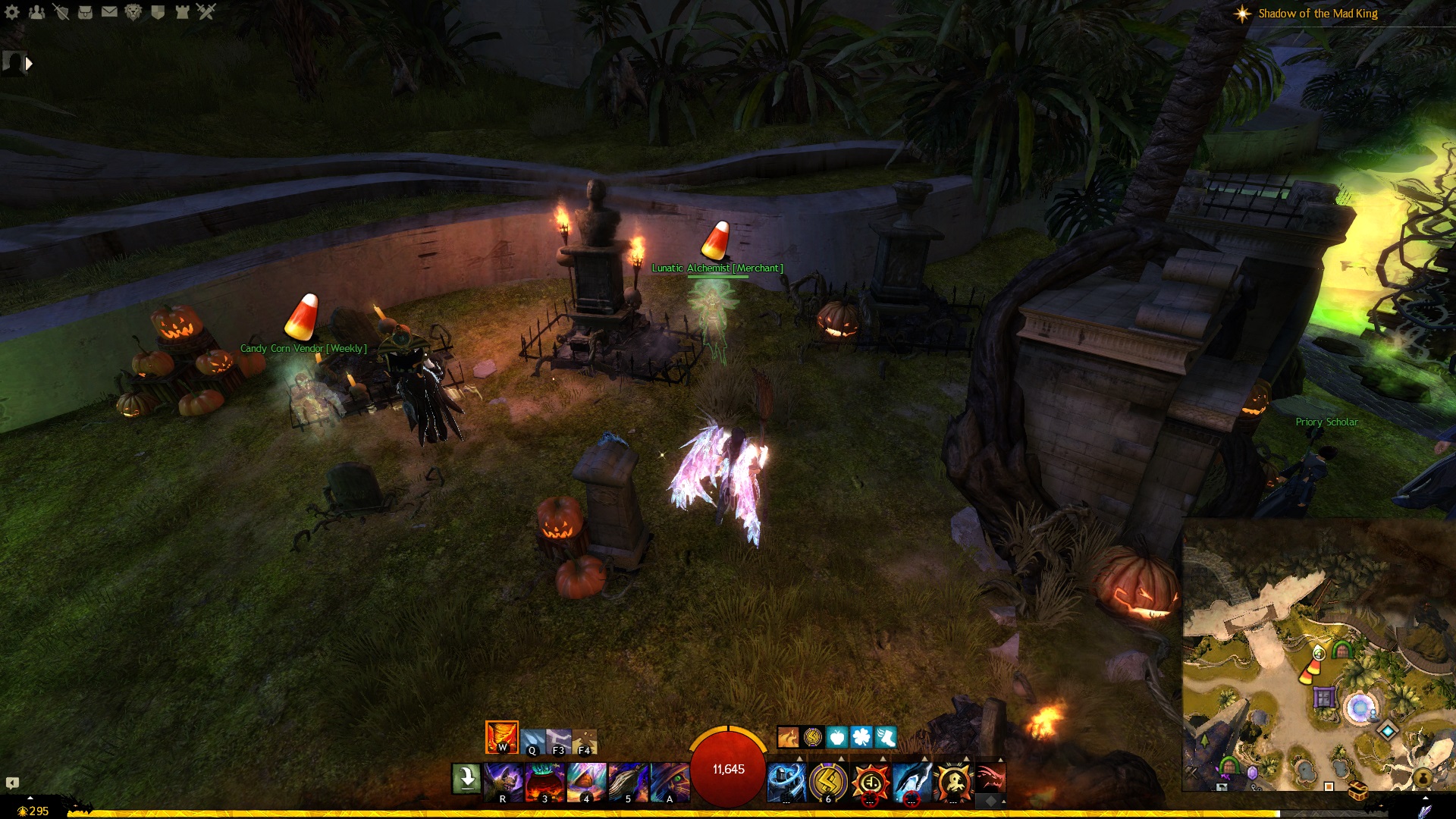Select the waypoint diamond on the minimap
The image size is (1456, 819).
1388,730
